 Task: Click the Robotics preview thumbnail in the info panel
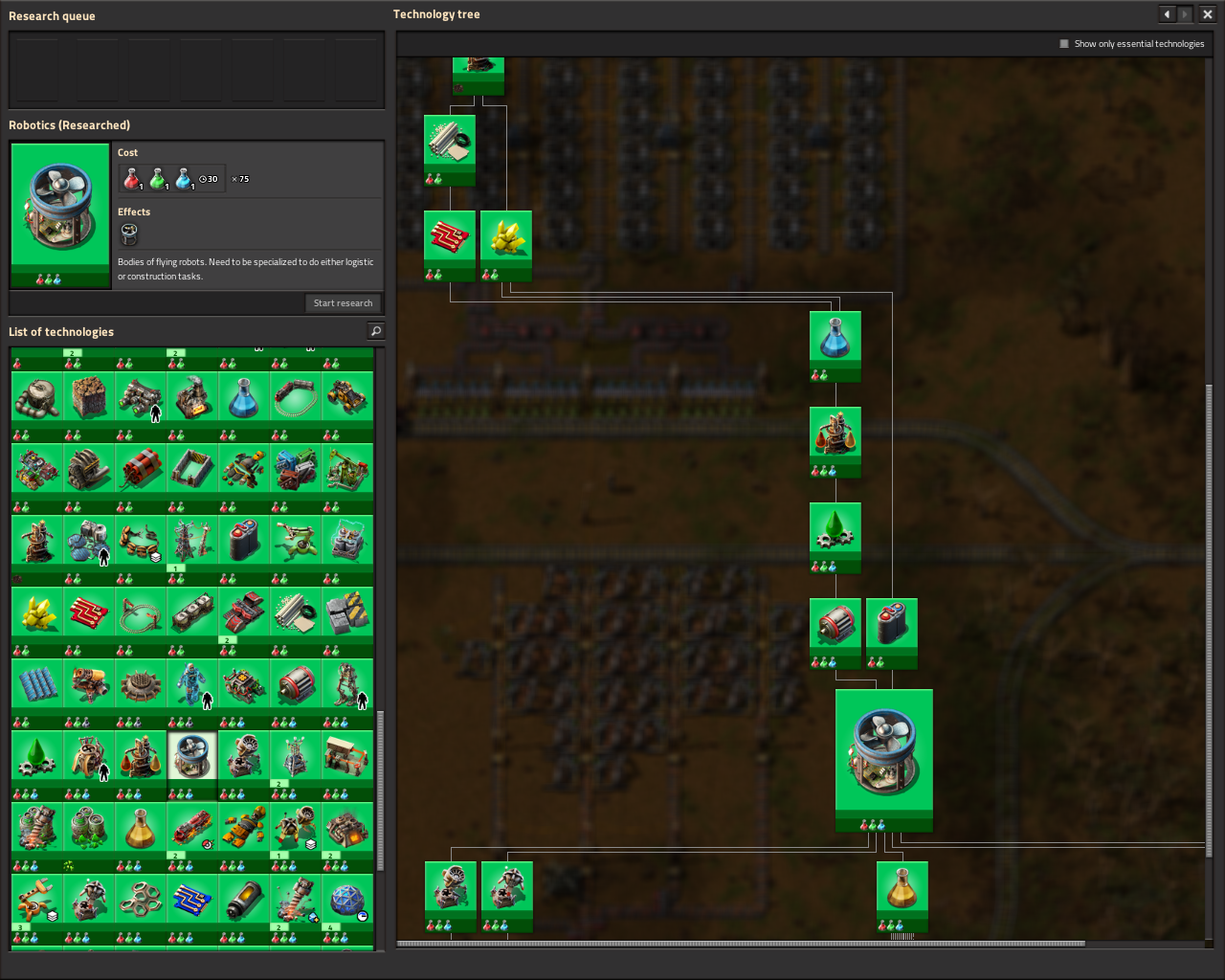(59, 211)
